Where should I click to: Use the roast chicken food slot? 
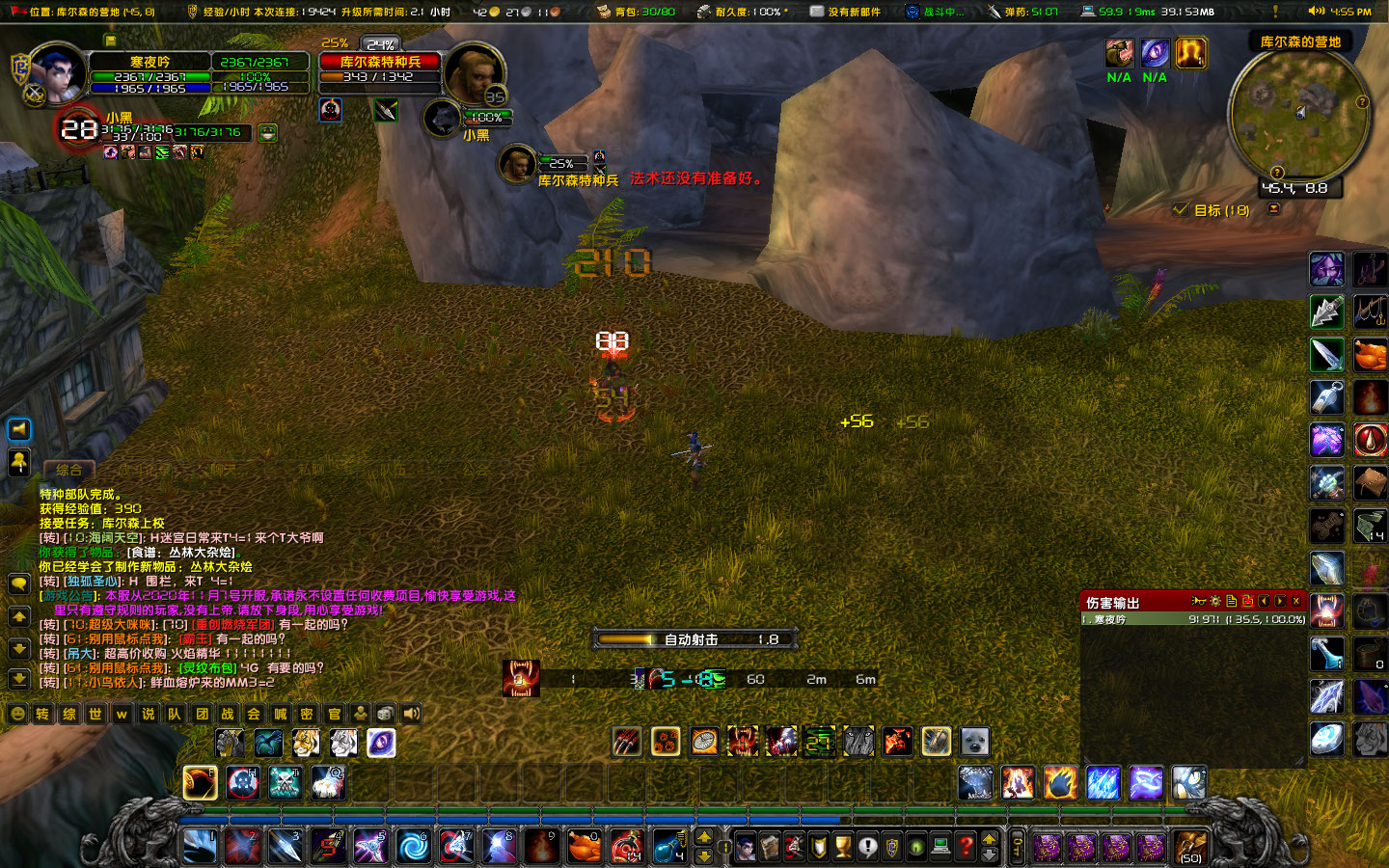coord(583,847)
